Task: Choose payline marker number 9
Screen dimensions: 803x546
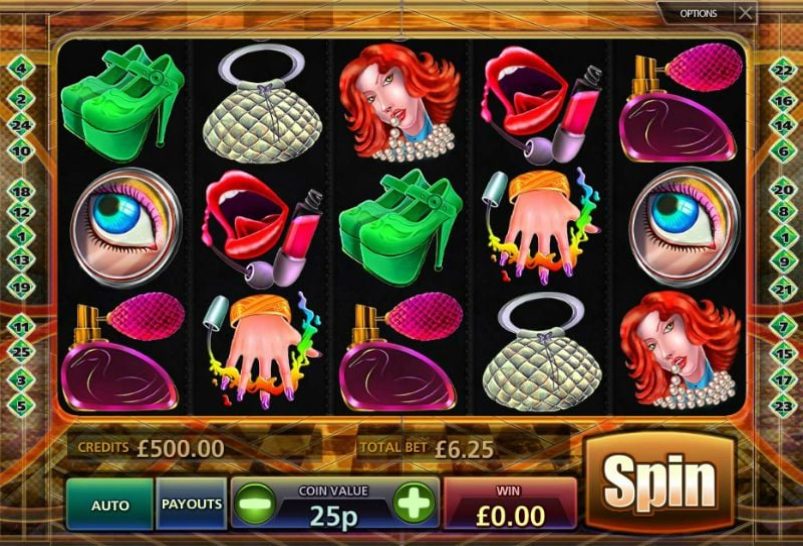Action: [783, 259]
